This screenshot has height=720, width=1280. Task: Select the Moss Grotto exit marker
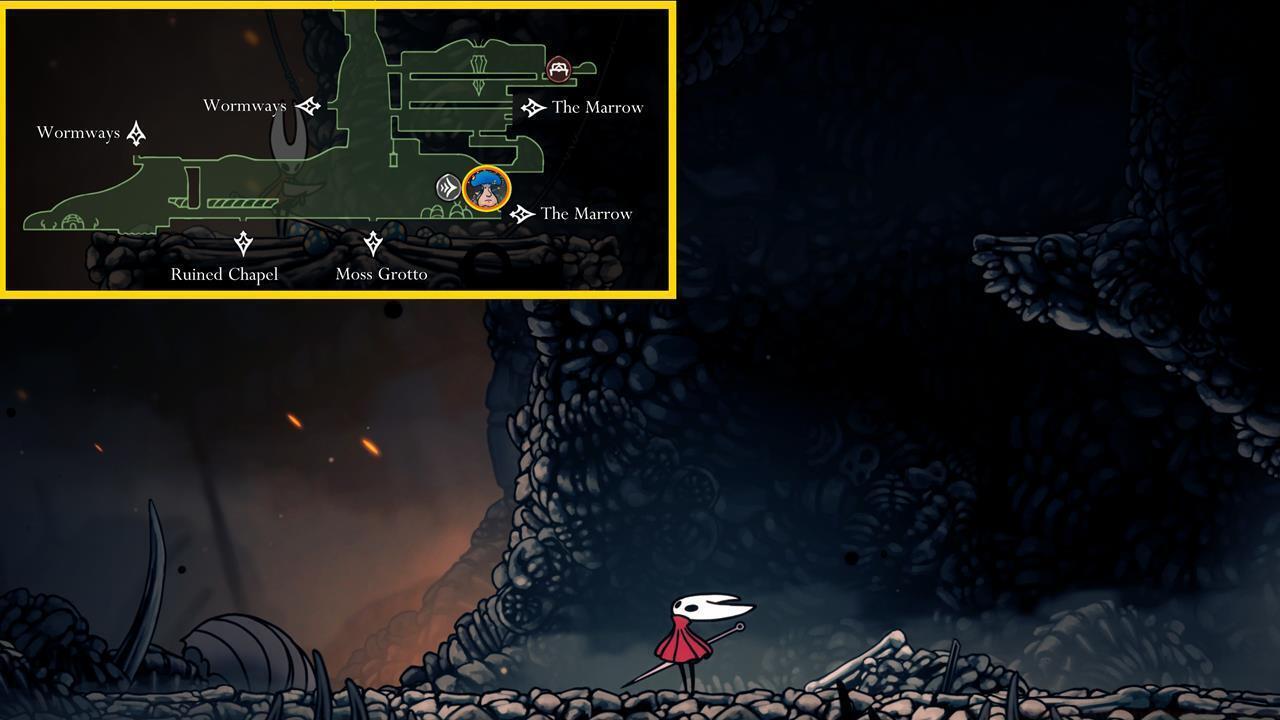(x=375, y=241)
